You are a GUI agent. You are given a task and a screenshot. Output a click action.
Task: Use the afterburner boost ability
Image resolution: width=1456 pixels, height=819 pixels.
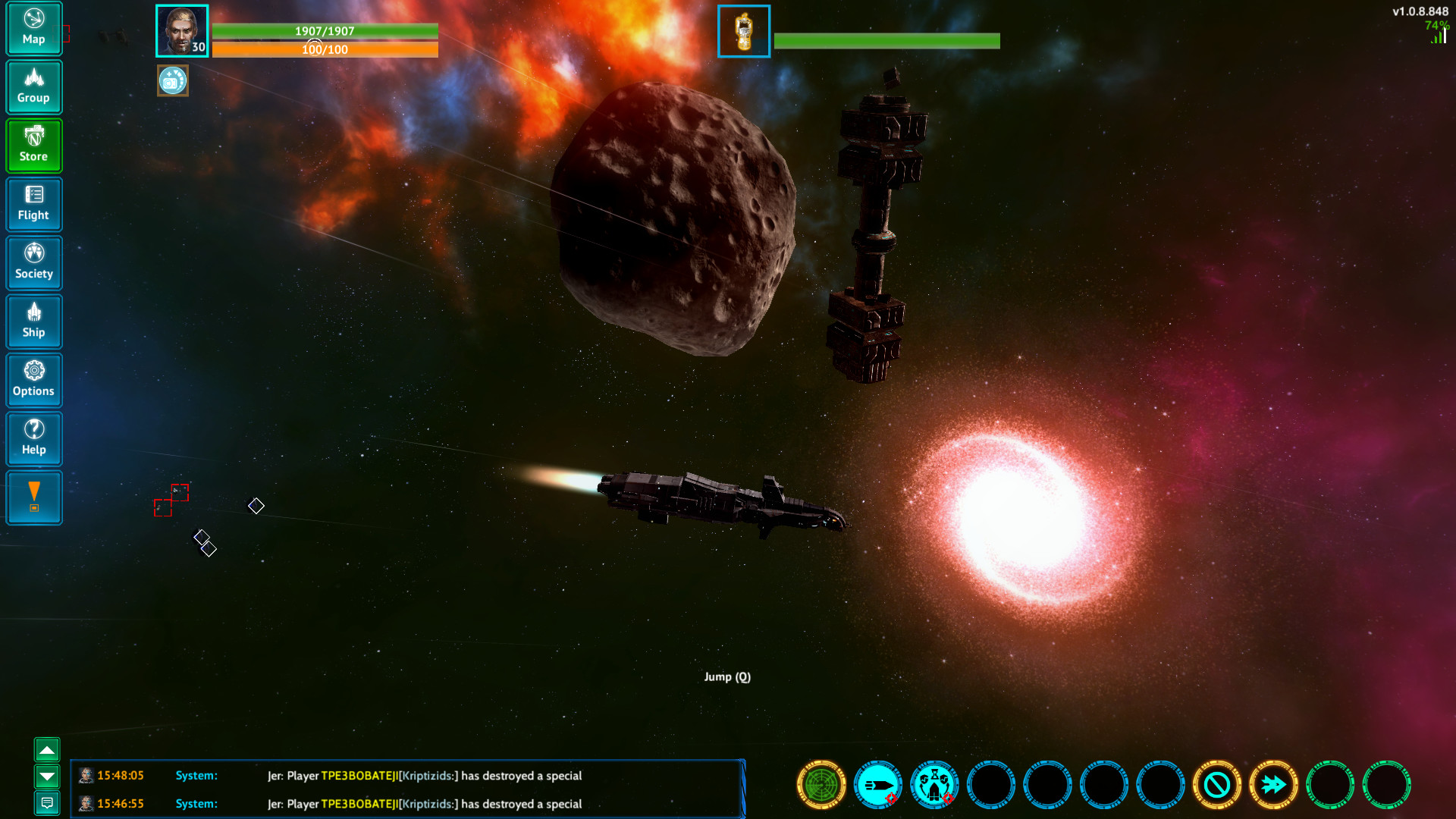1276,786
